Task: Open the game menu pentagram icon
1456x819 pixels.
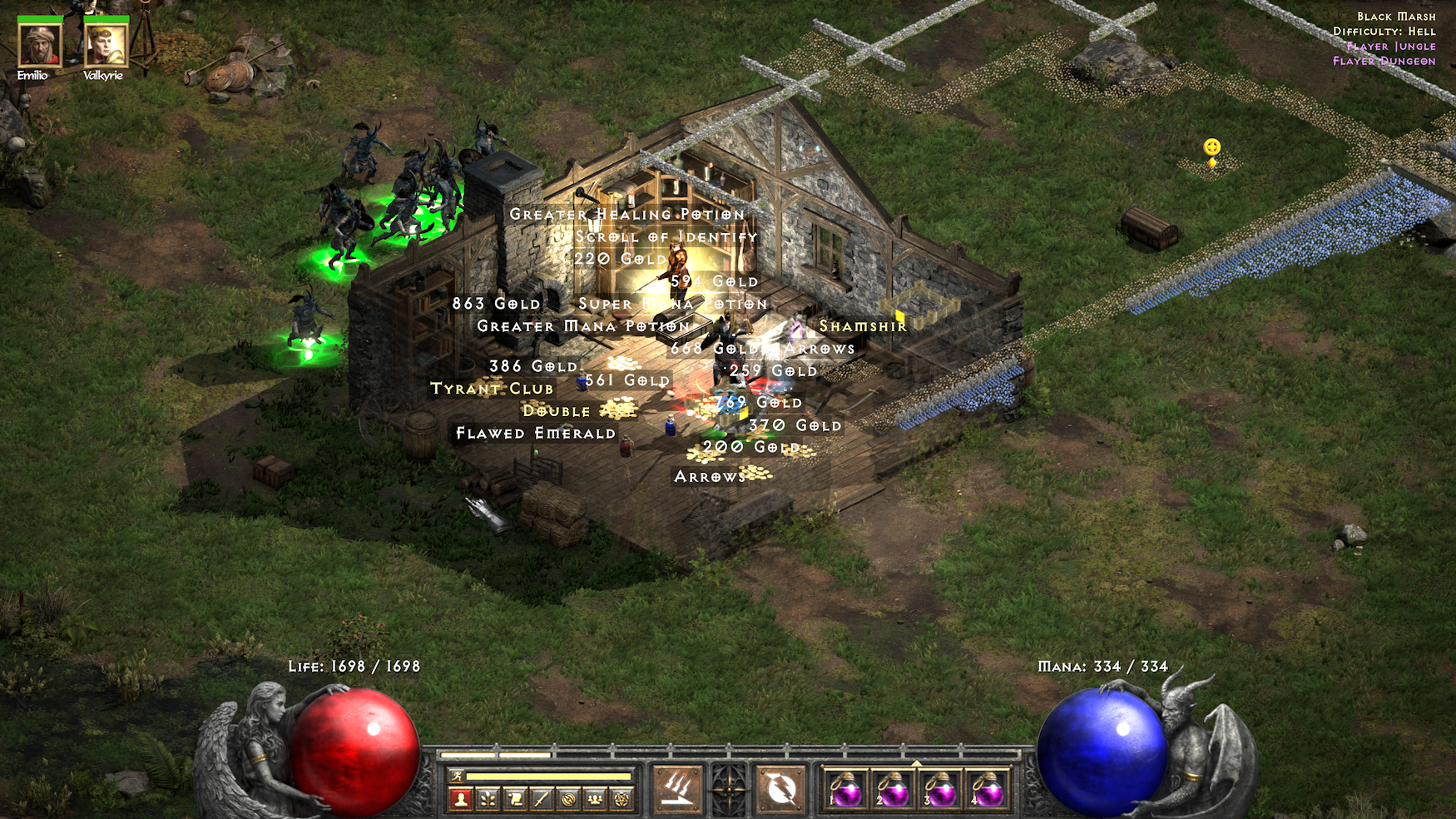Action: tap(622, 798)
